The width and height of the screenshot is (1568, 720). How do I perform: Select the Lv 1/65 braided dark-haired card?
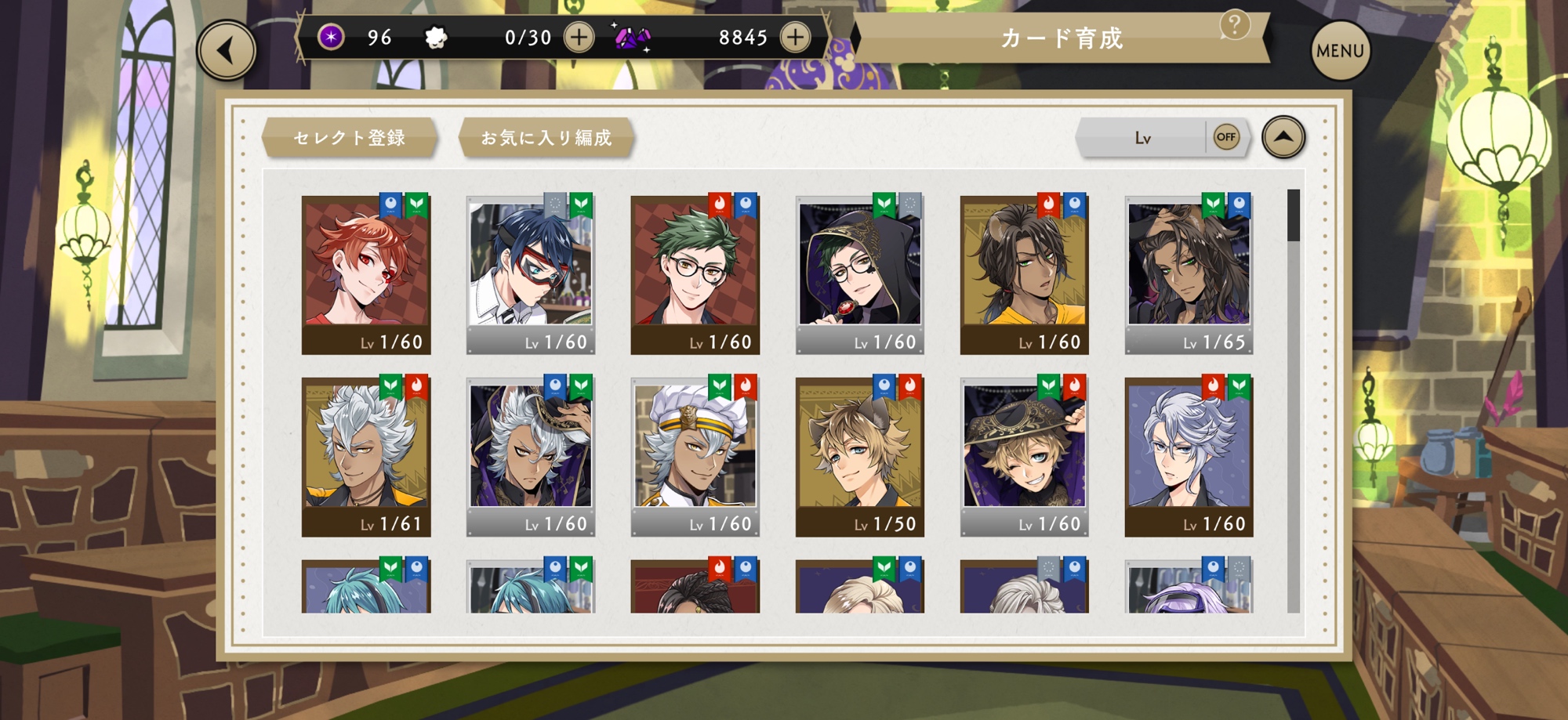pos(1189,274)
